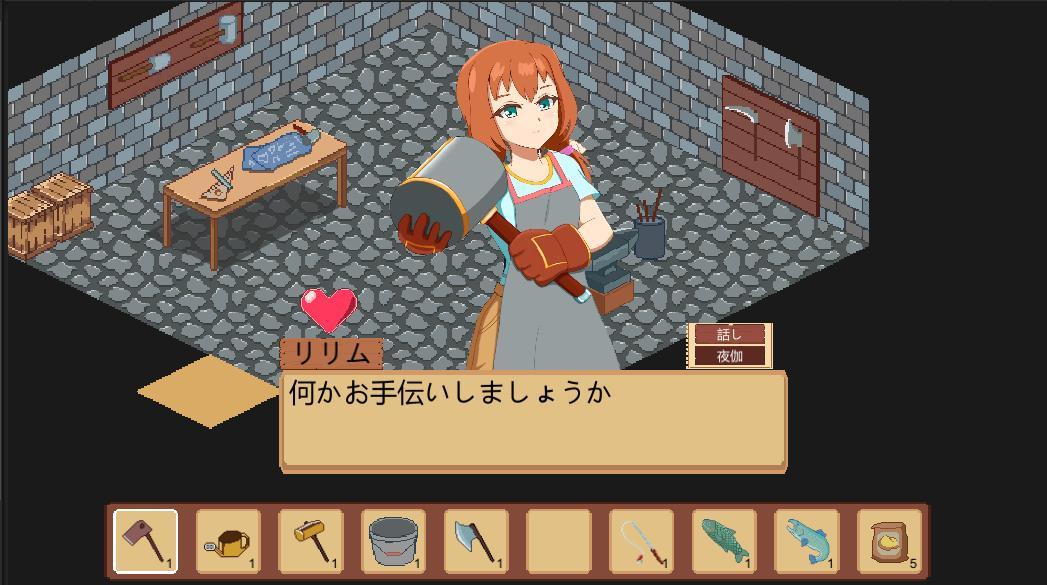Select the metal bucket slot

pos(393,541)
